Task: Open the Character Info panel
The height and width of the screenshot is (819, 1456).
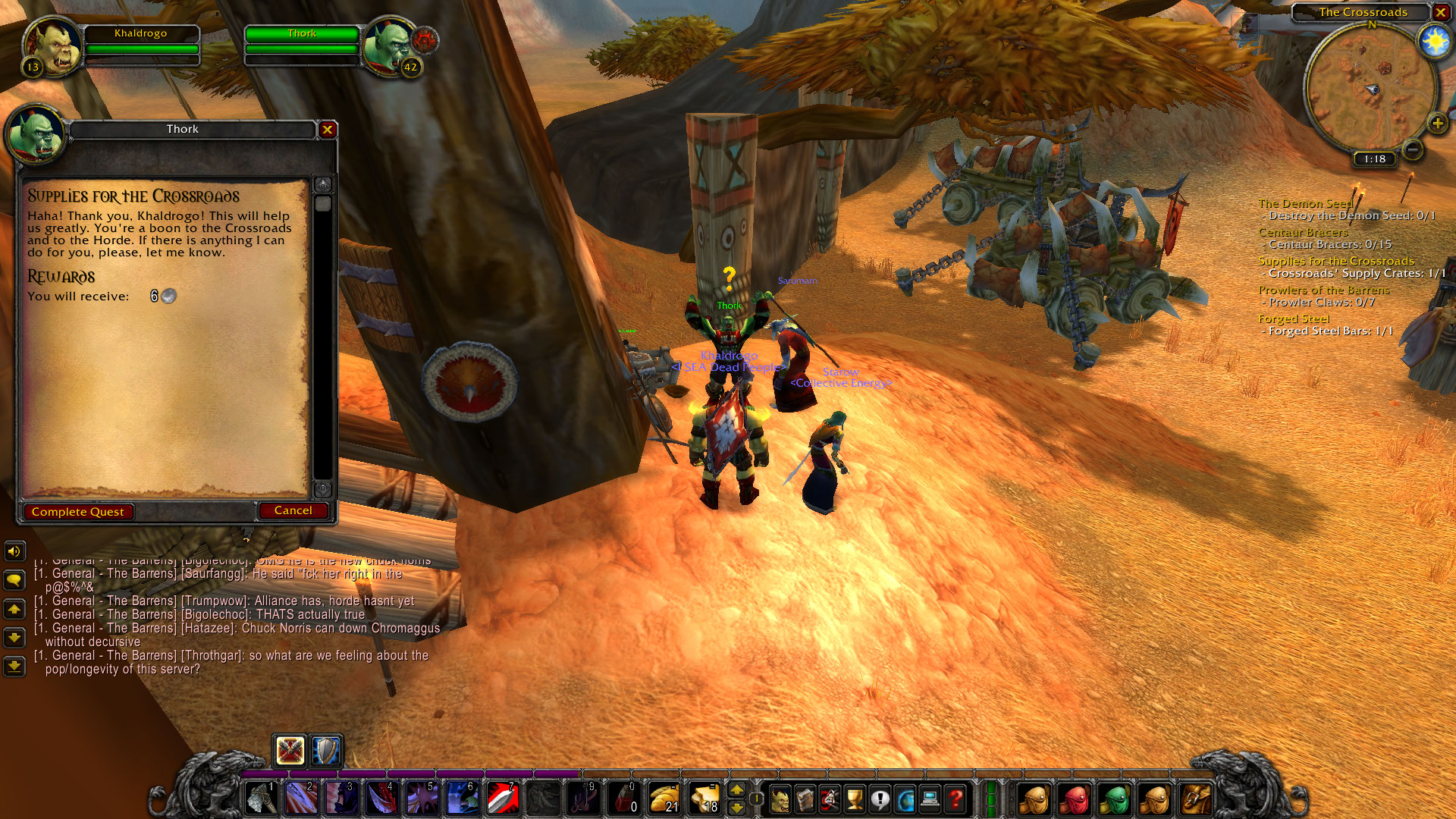Action: point(780,798)
